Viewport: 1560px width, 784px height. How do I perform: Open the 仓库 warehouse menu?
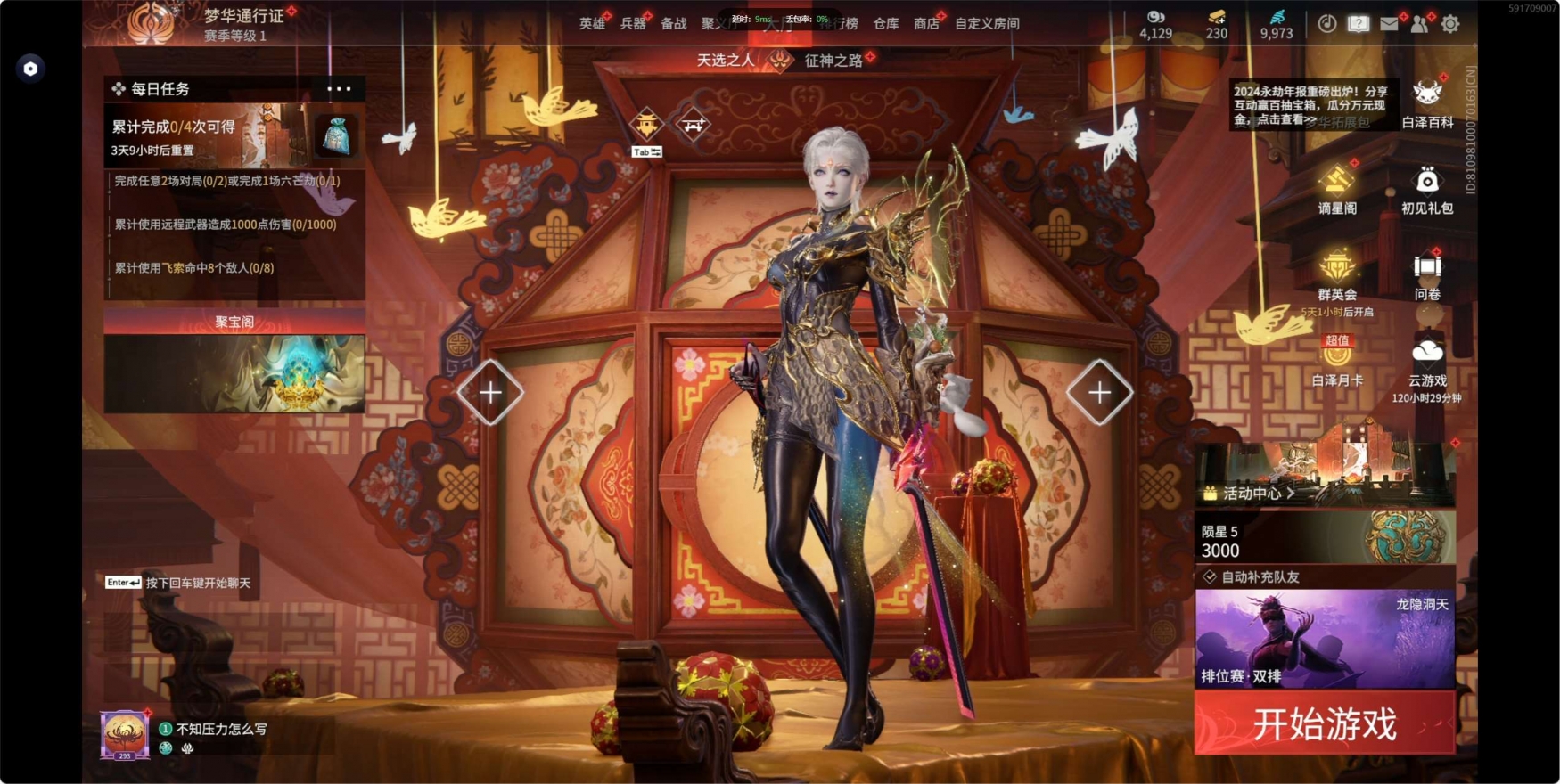tap(885, 24)
